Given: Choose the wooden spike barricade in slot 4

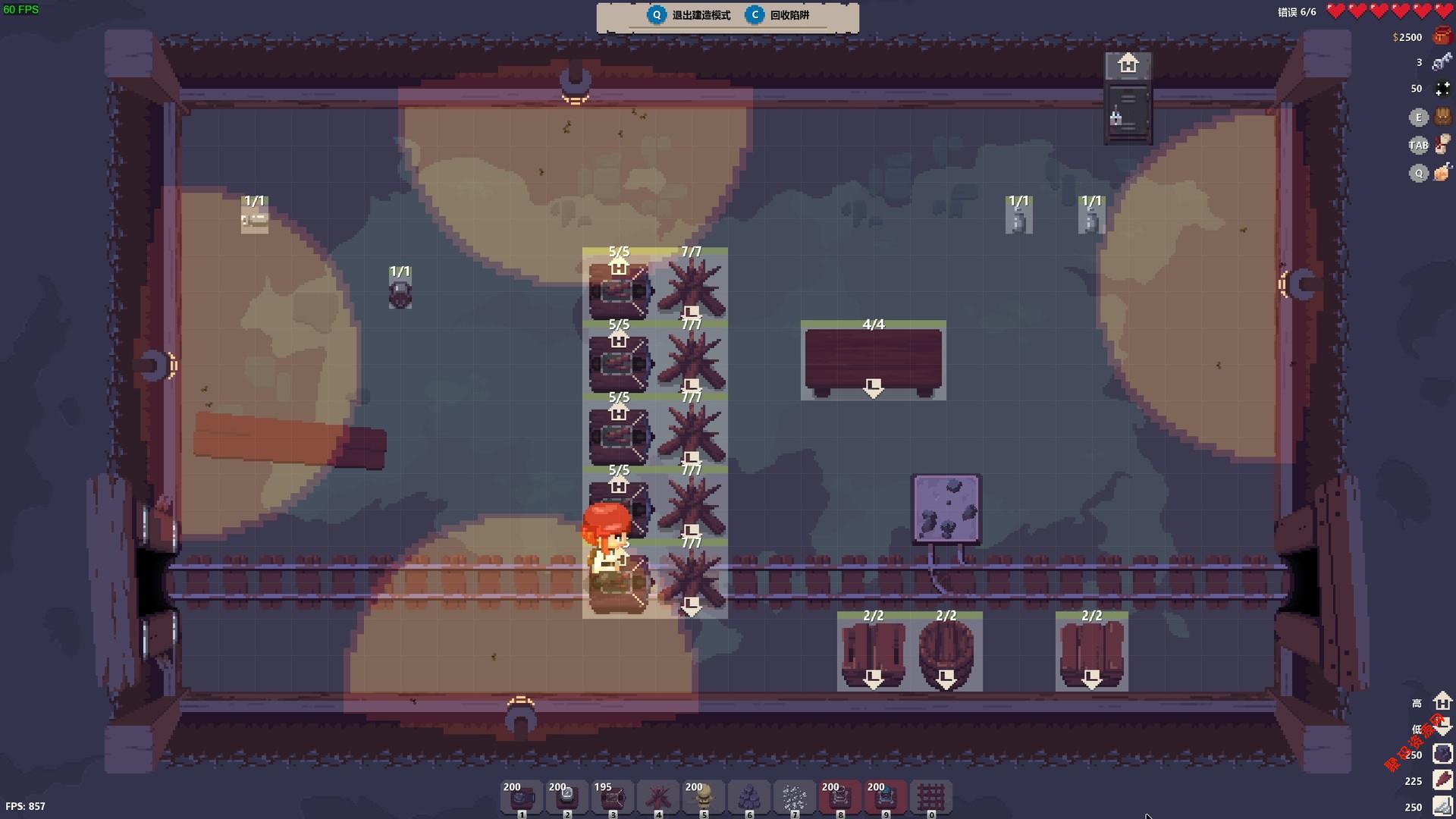Looking at the screenshot, I should [658, 797].
